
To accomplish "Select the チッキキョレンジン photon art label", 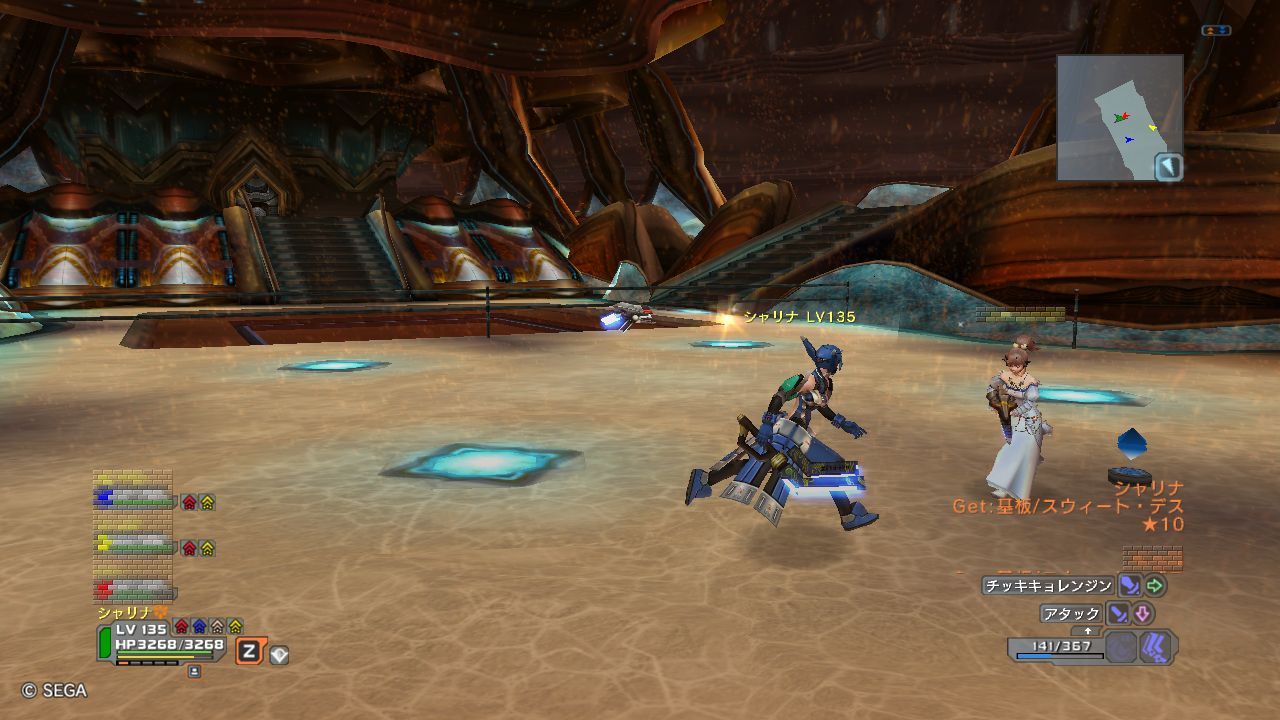I will [x=1047, y=586].
